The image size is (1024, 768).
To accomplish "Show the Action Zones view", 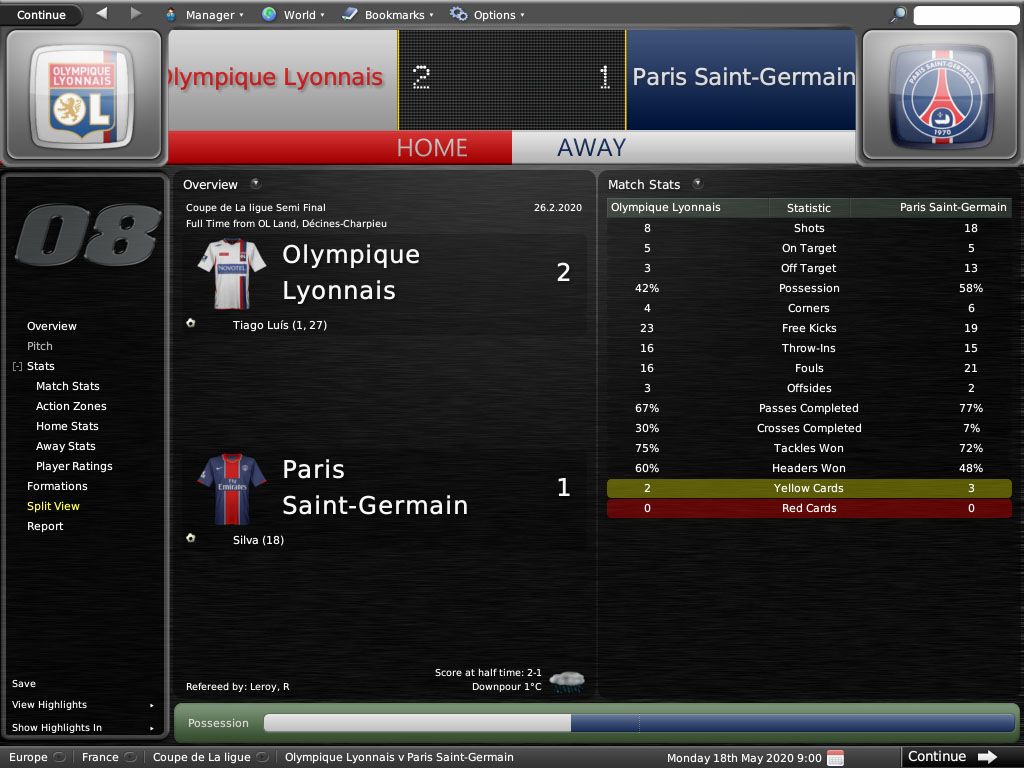I will coord(71,406).
